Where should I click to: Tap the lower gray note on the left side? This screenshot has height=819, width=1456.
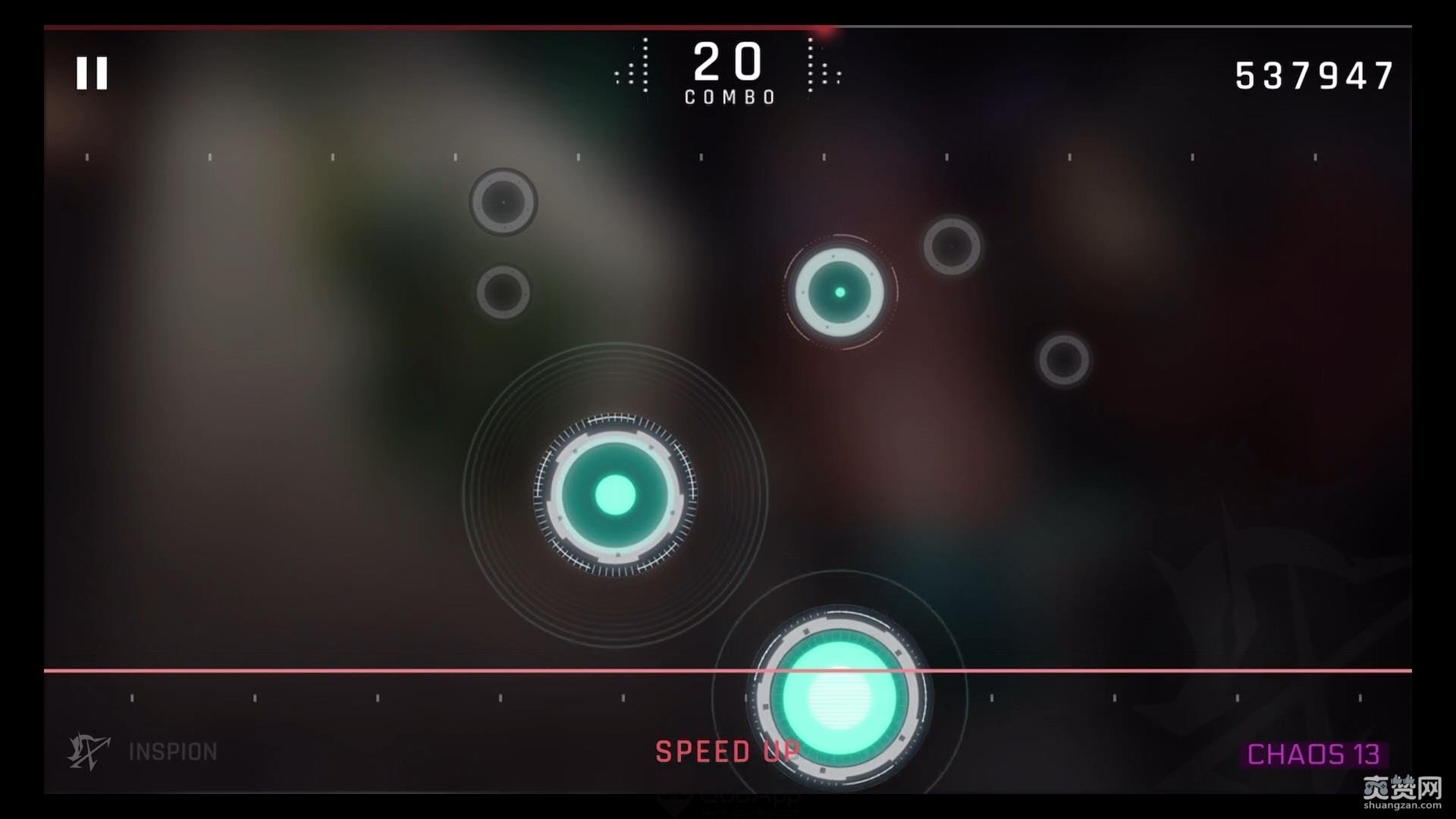(x=505, y=291)
